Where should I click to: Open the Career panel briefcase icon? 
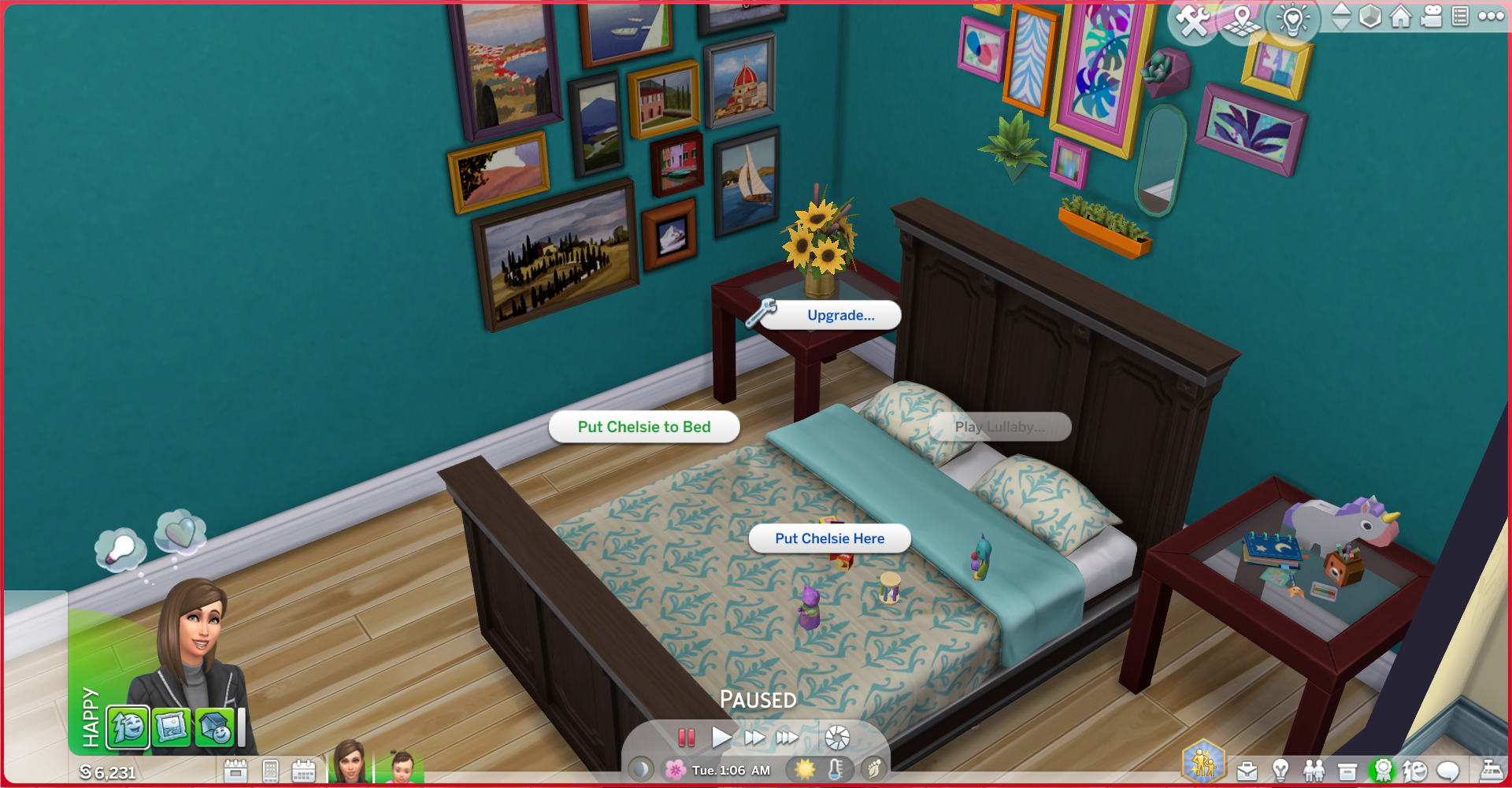[x=1247, y=771]
